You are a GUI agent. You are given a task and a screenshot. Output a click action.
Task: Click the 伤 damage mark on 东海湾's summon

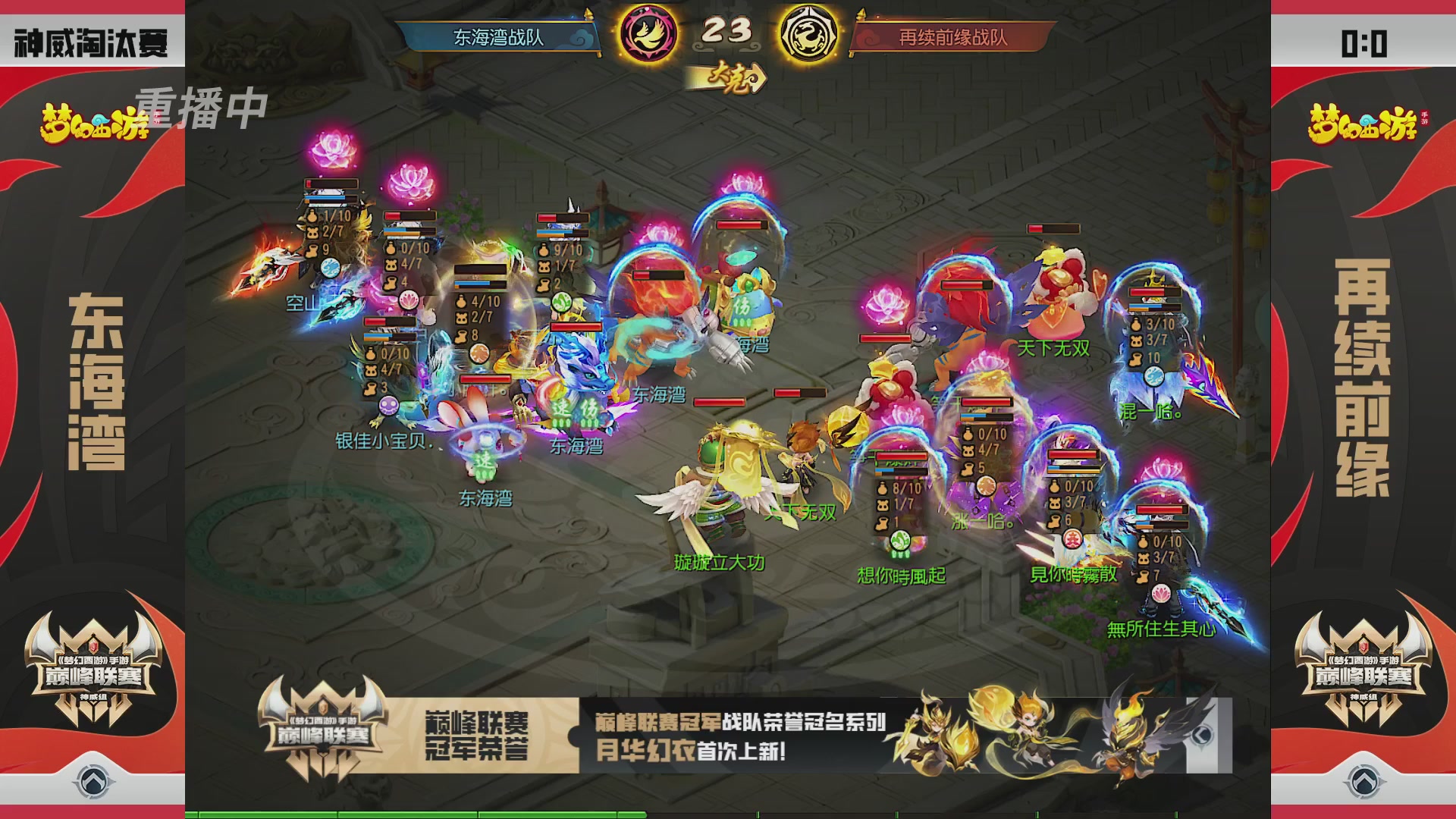(x=588, y=407)
